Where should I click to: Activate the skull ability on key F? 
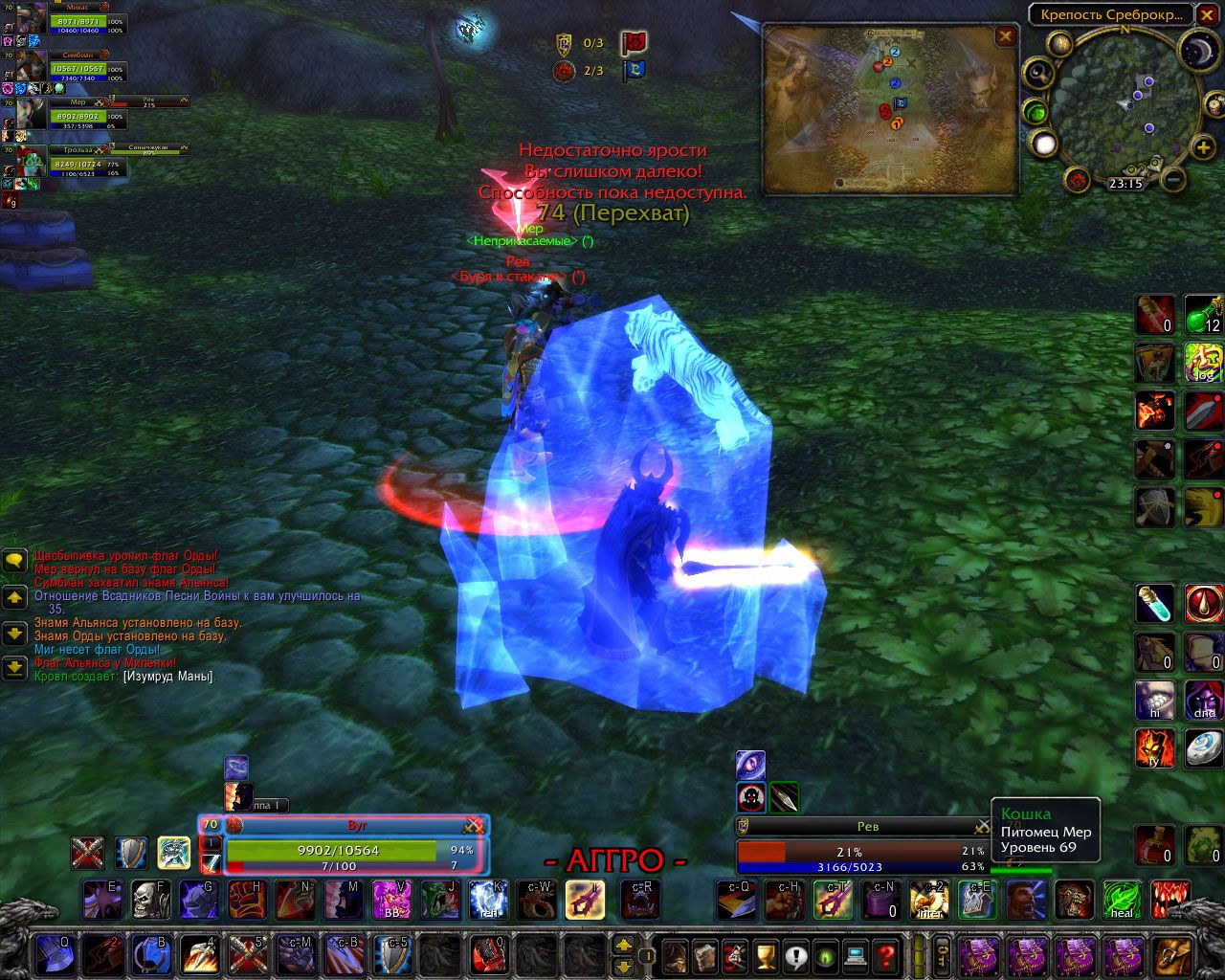point(150,900)
